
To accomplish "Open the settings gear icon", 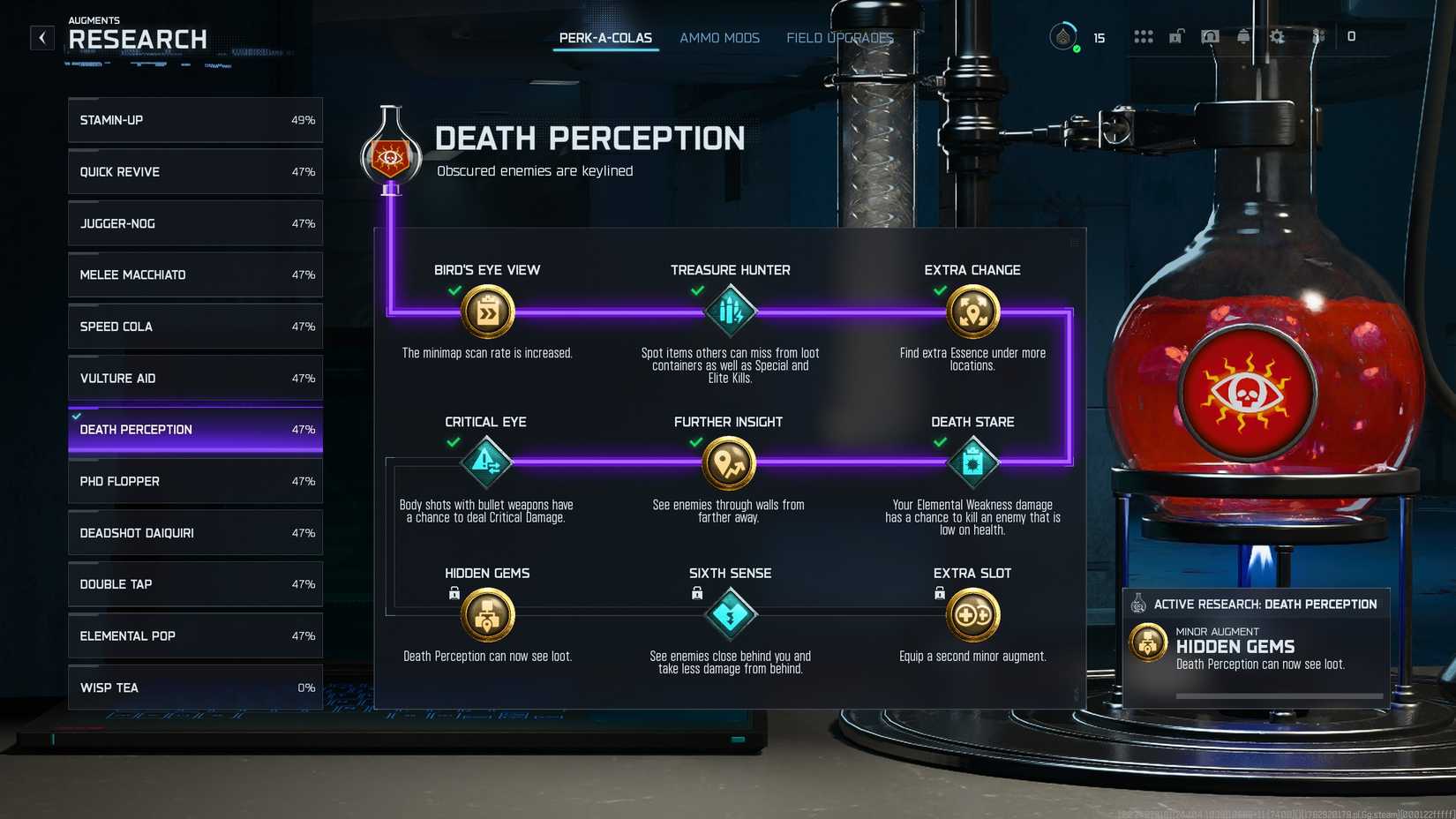I will click(1276, 37).
